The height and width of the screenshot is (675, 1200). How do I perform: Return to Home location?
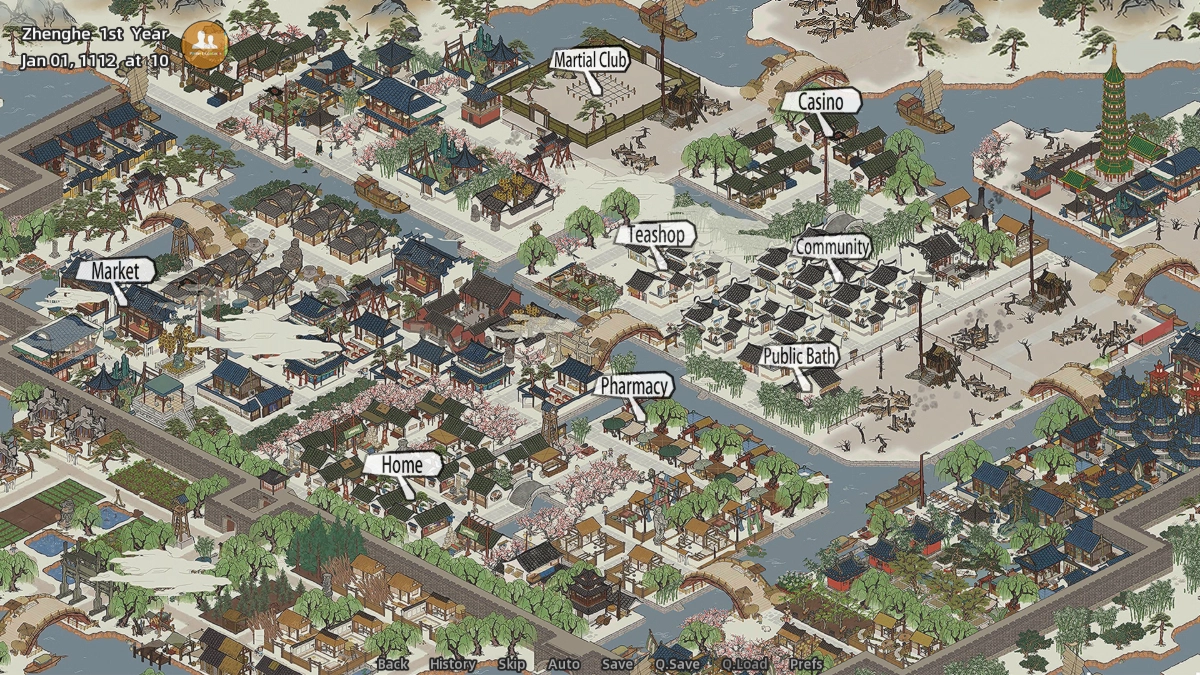tap(401, 464)
